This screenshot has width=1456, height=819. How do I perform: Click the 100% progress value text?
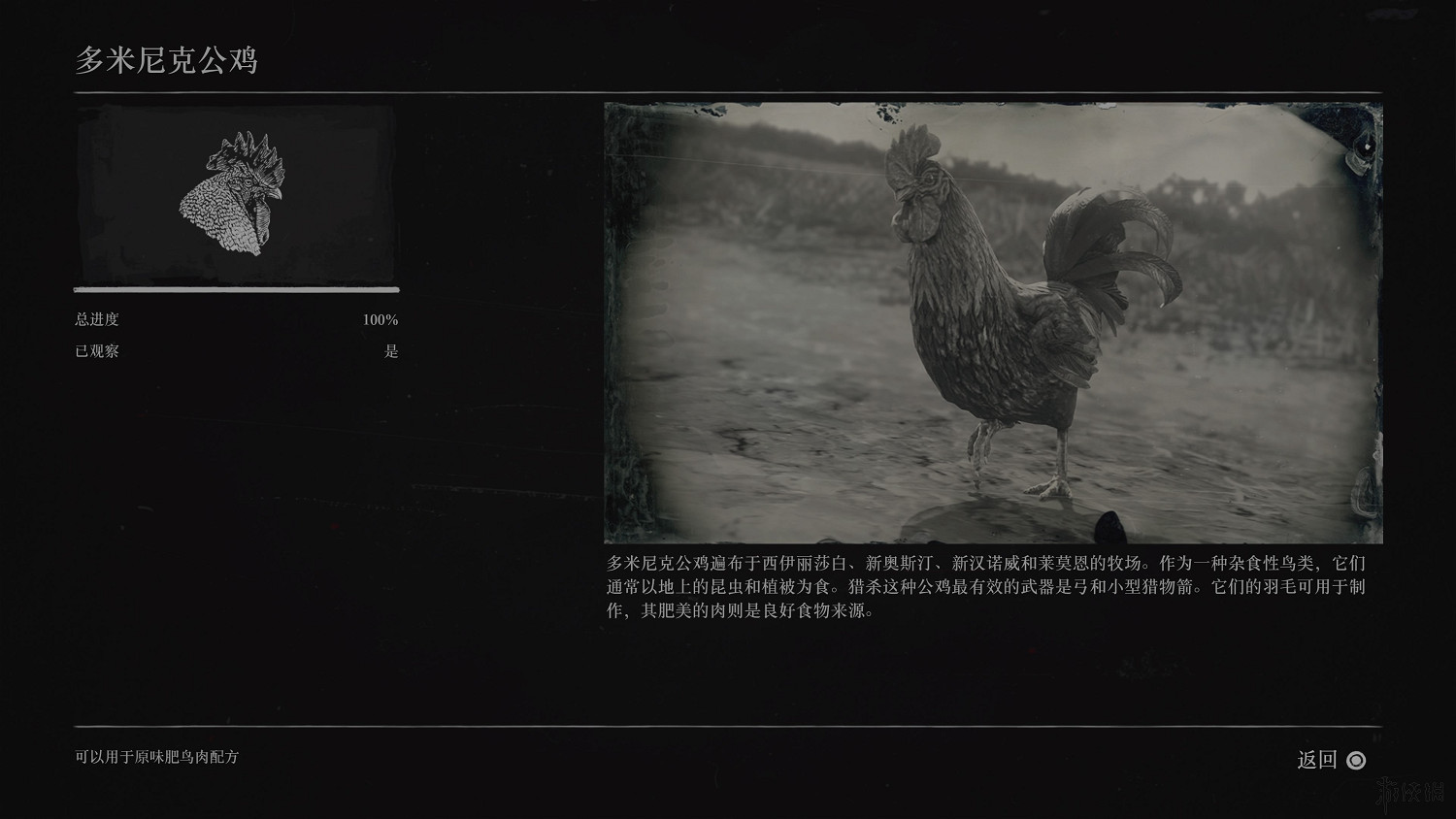(380, 318)
